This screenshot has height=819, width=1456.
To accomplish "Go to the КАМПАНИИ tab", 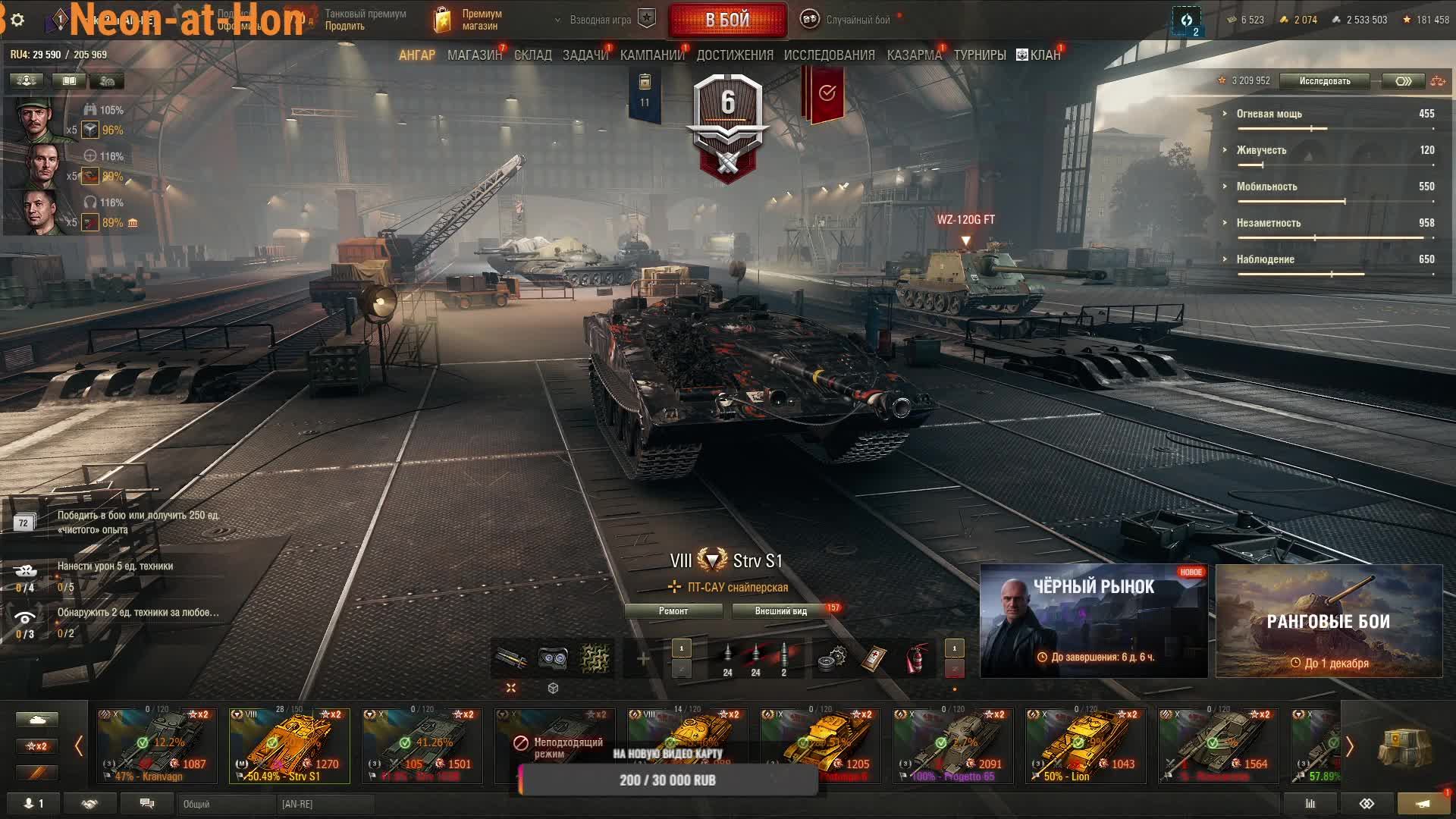I will (x=651, y=55).
